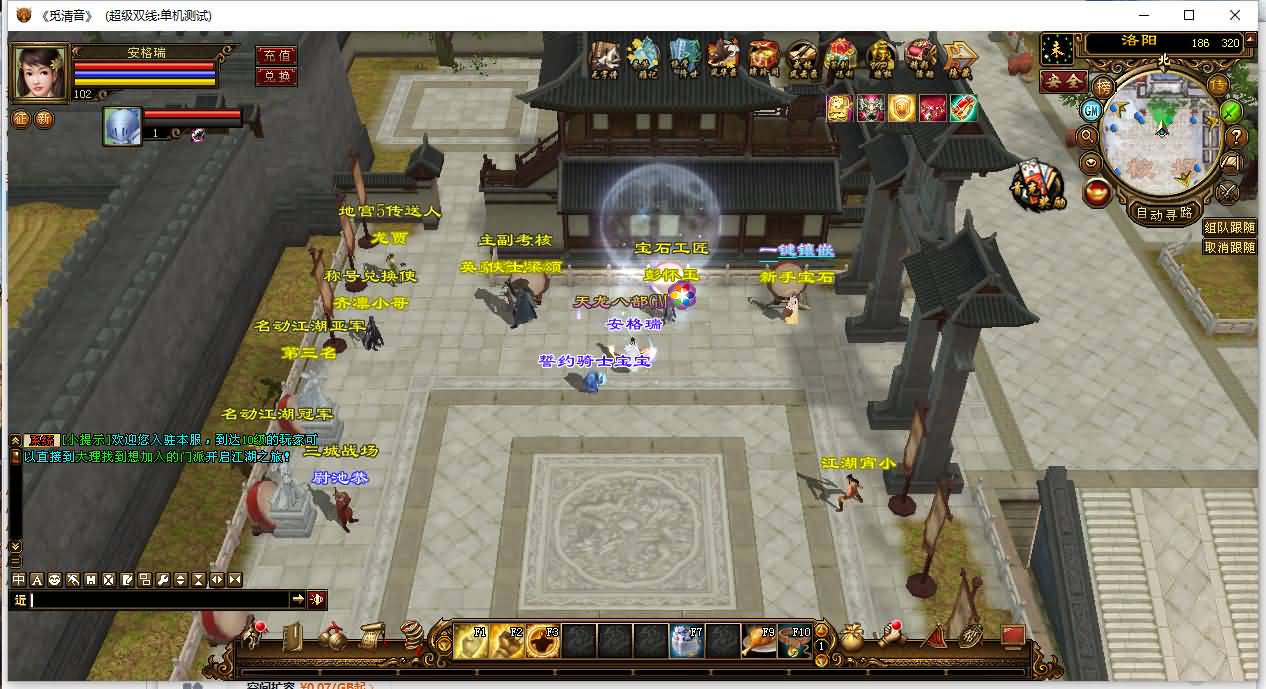
Task: Select the player portrait of 安格瑞
Action: (40, 71)
